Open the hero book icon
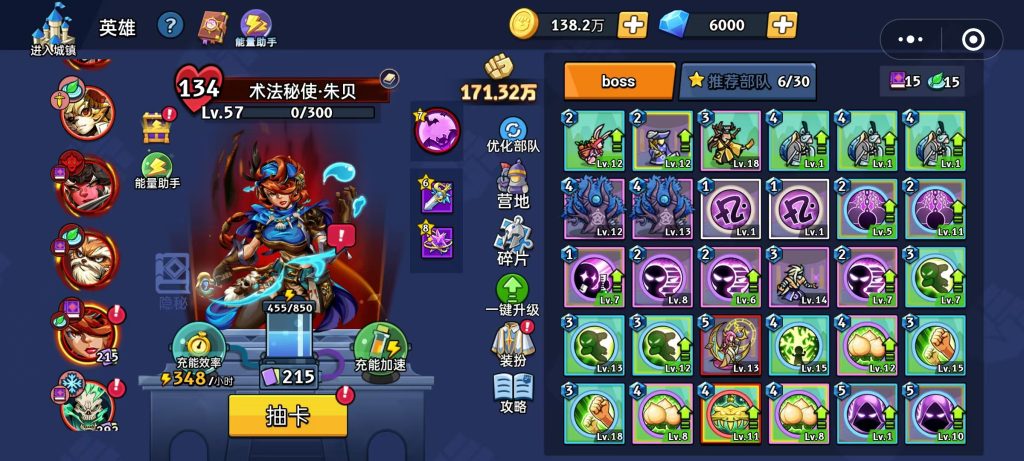 pyautogui.click(x=213, y=25)
